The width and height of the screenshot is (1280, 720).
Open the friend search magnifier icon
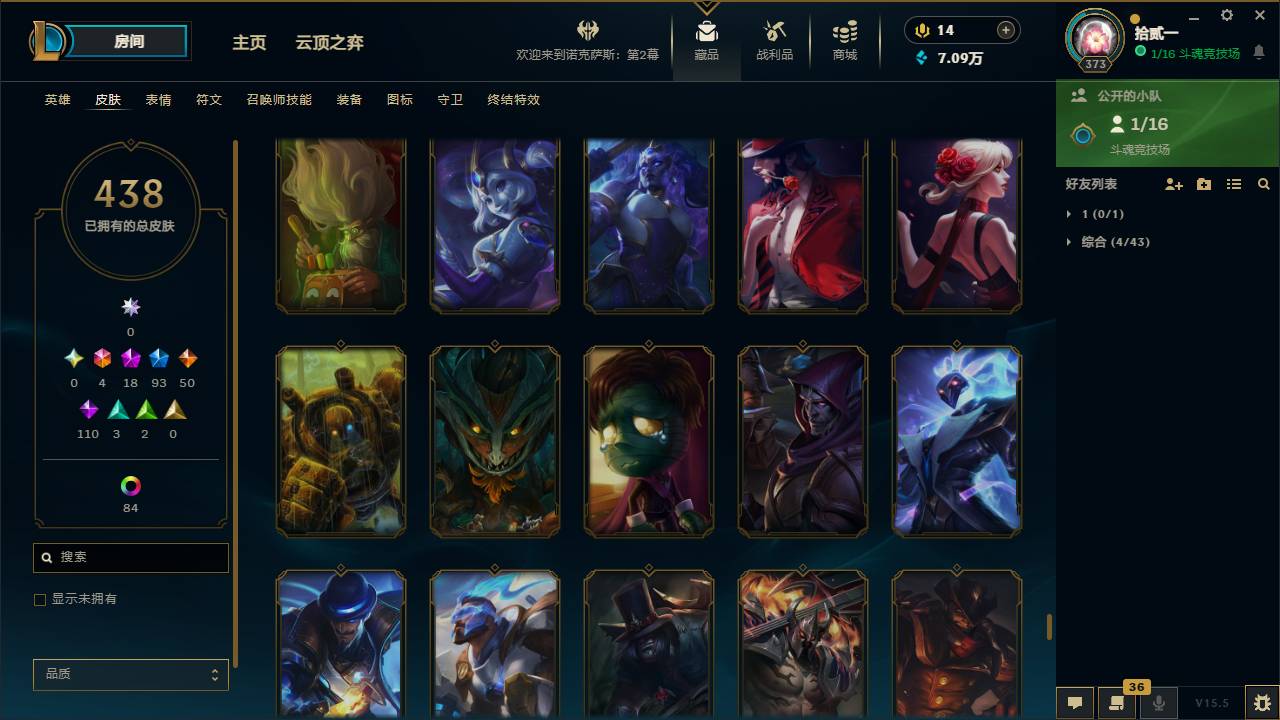pyautogui.click(x=1264, y=184)
